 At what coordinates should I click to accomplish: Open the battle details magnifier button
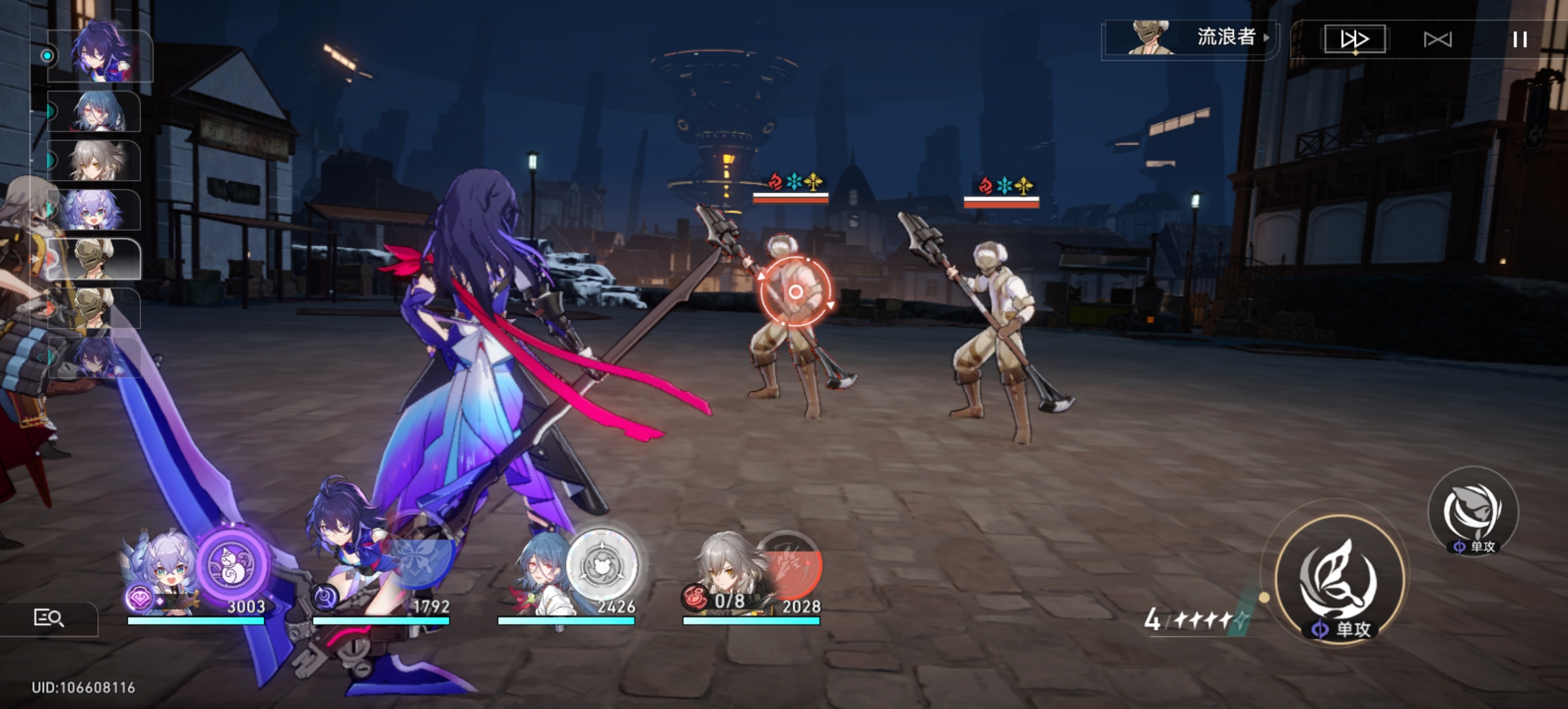point(49,618)
